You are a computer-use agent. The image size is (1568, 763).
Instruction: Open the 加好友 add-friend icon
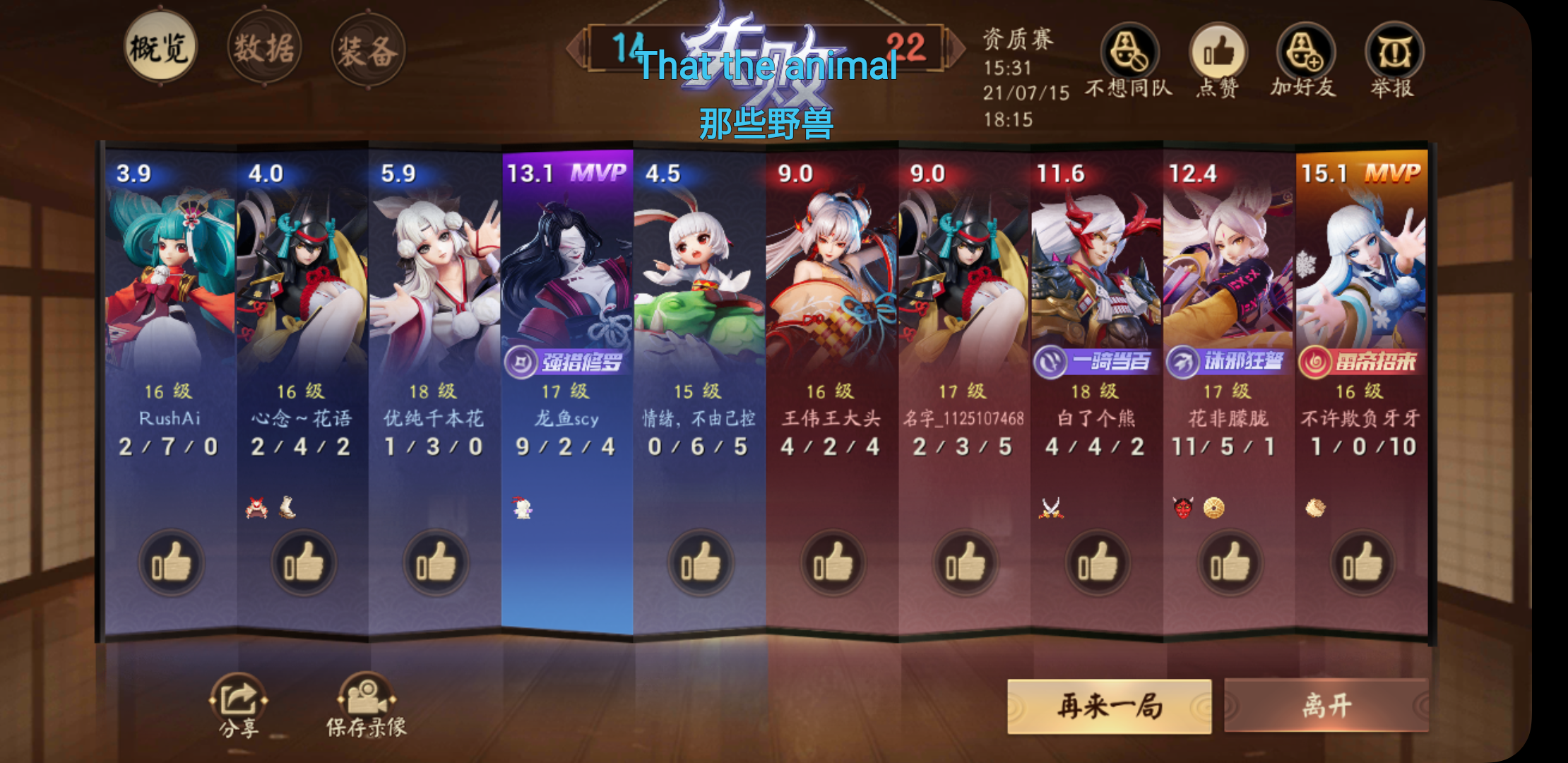tap(1306, 53)
